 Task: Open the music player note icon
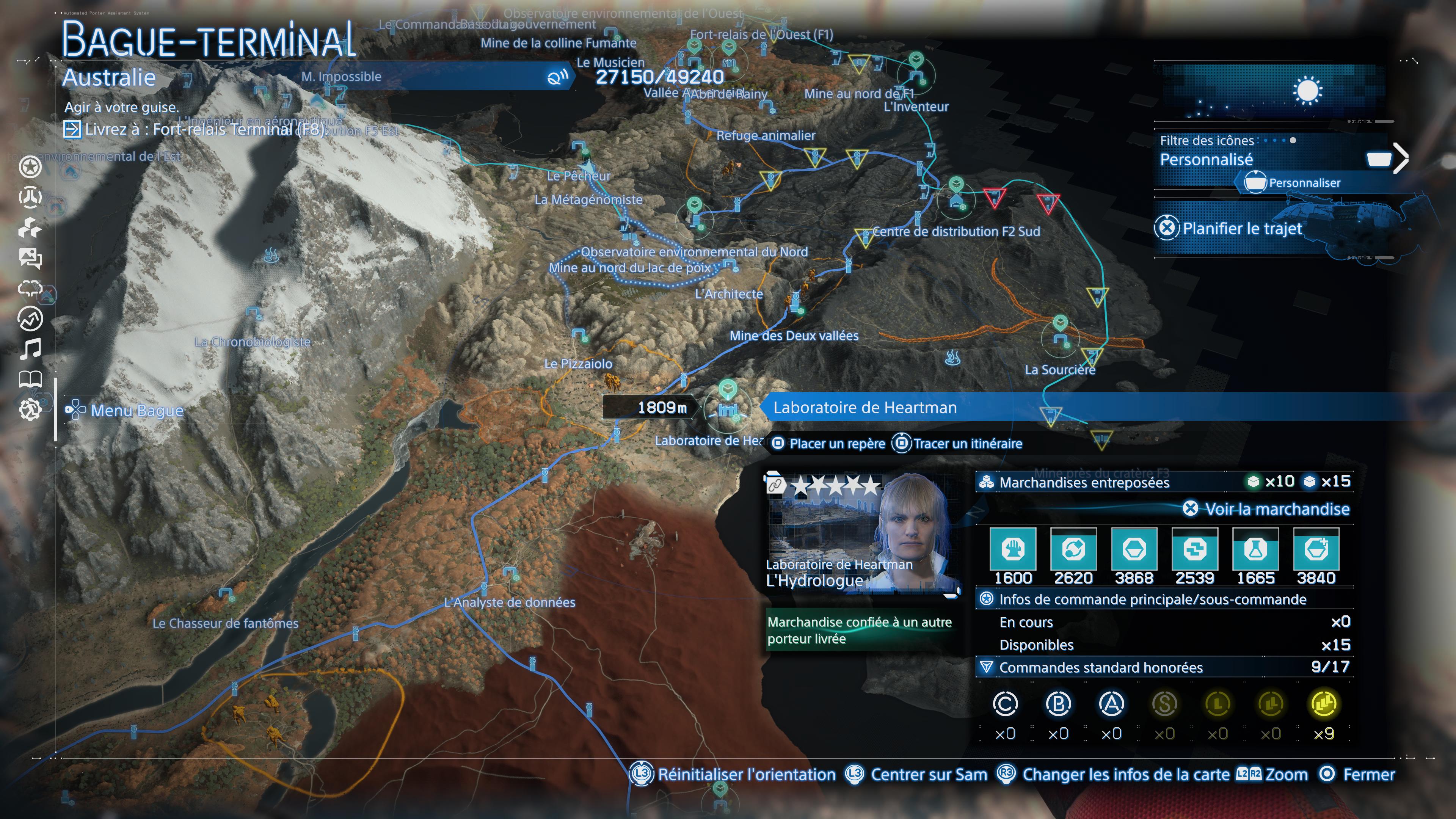click(31, 348)
